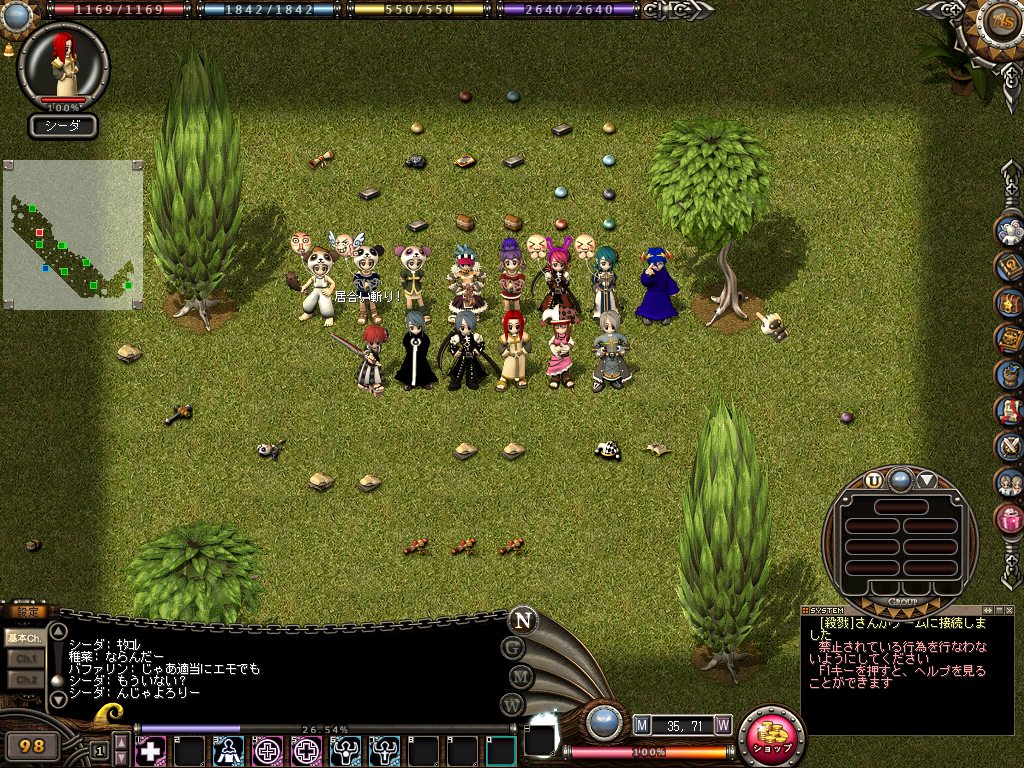The image size is (1024, 768).
Task: Open the crossed swords menu icon
Action: [x=1010, y=446]
